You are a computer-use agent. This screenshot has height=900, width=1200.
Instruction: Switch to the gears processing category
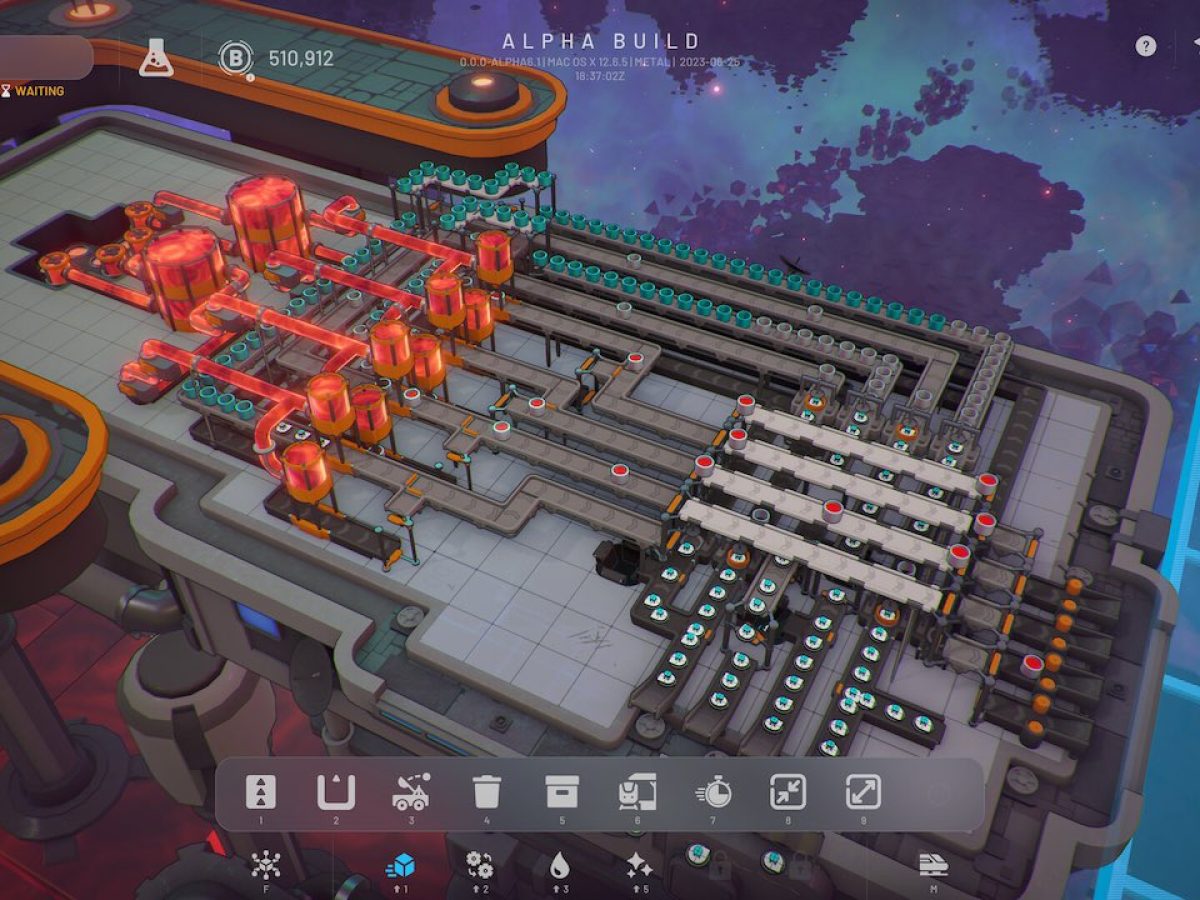(x=479, y=865)
